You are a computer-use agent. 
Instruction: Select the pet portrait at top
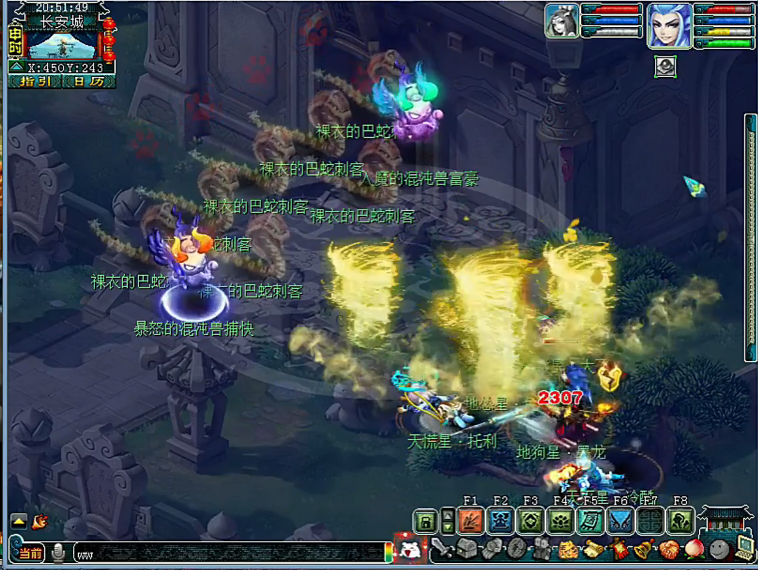point(561,21)
